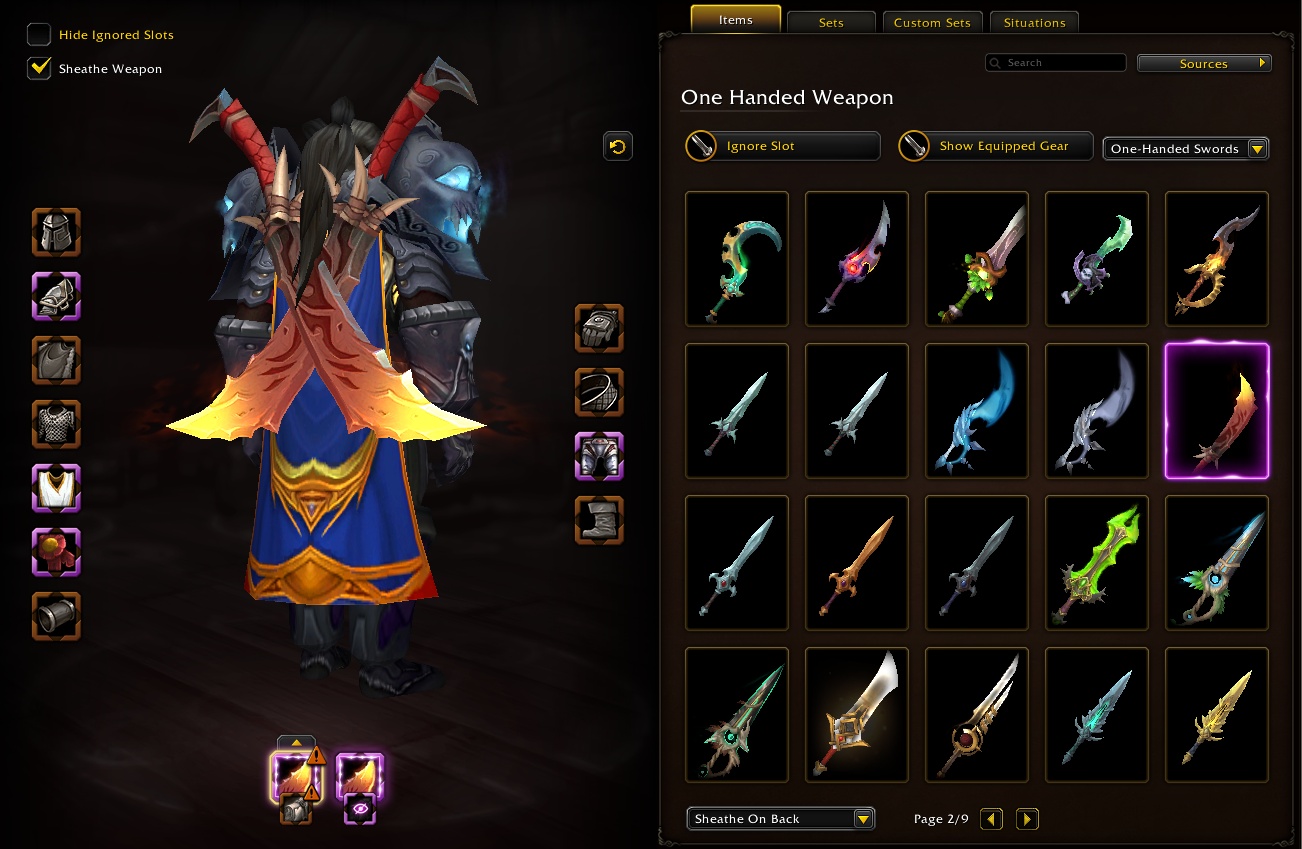Open the shoulder armor slot
The image size is (1302, 849).
tap(56, 296)
